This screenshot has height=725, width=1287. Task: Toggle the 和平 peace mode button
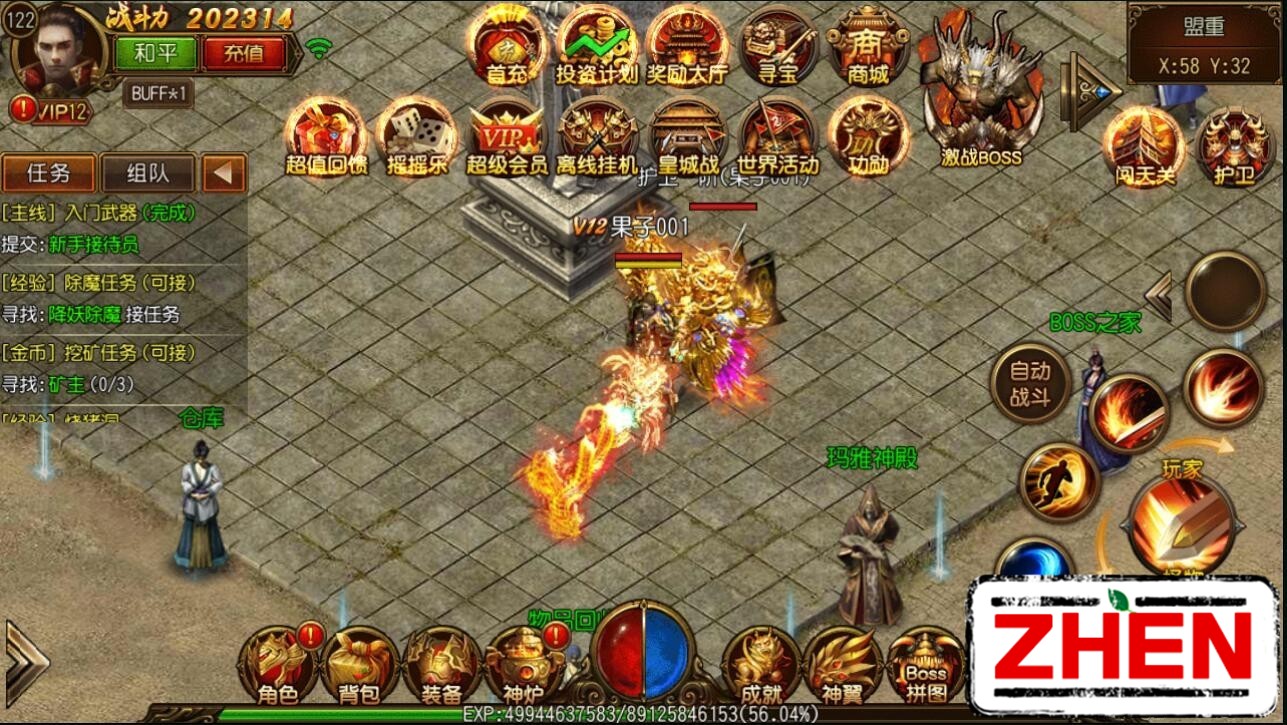(155, 53)
